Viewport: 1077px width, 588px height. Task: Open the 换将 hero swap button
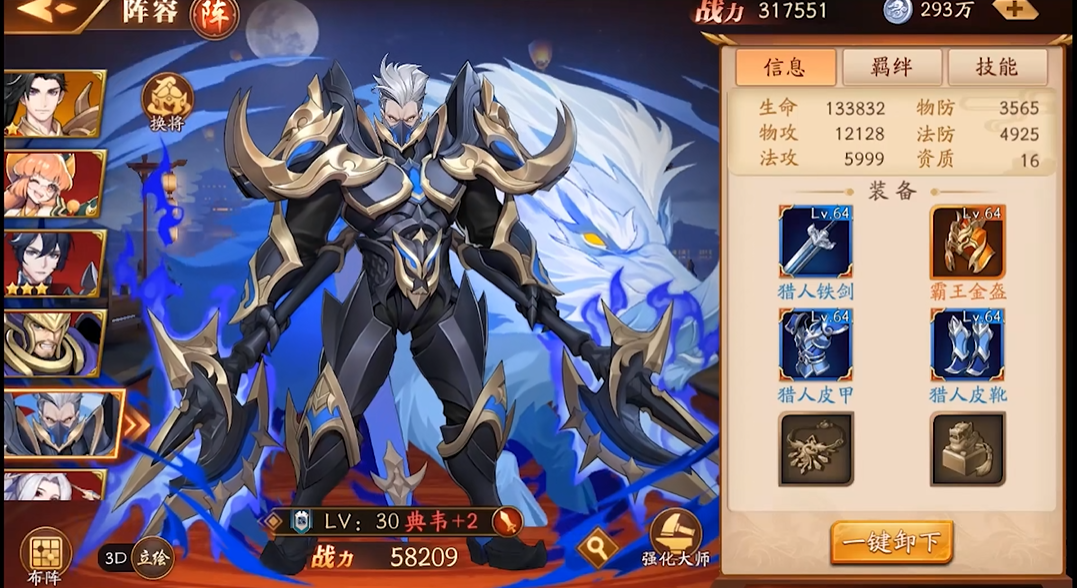167,101
